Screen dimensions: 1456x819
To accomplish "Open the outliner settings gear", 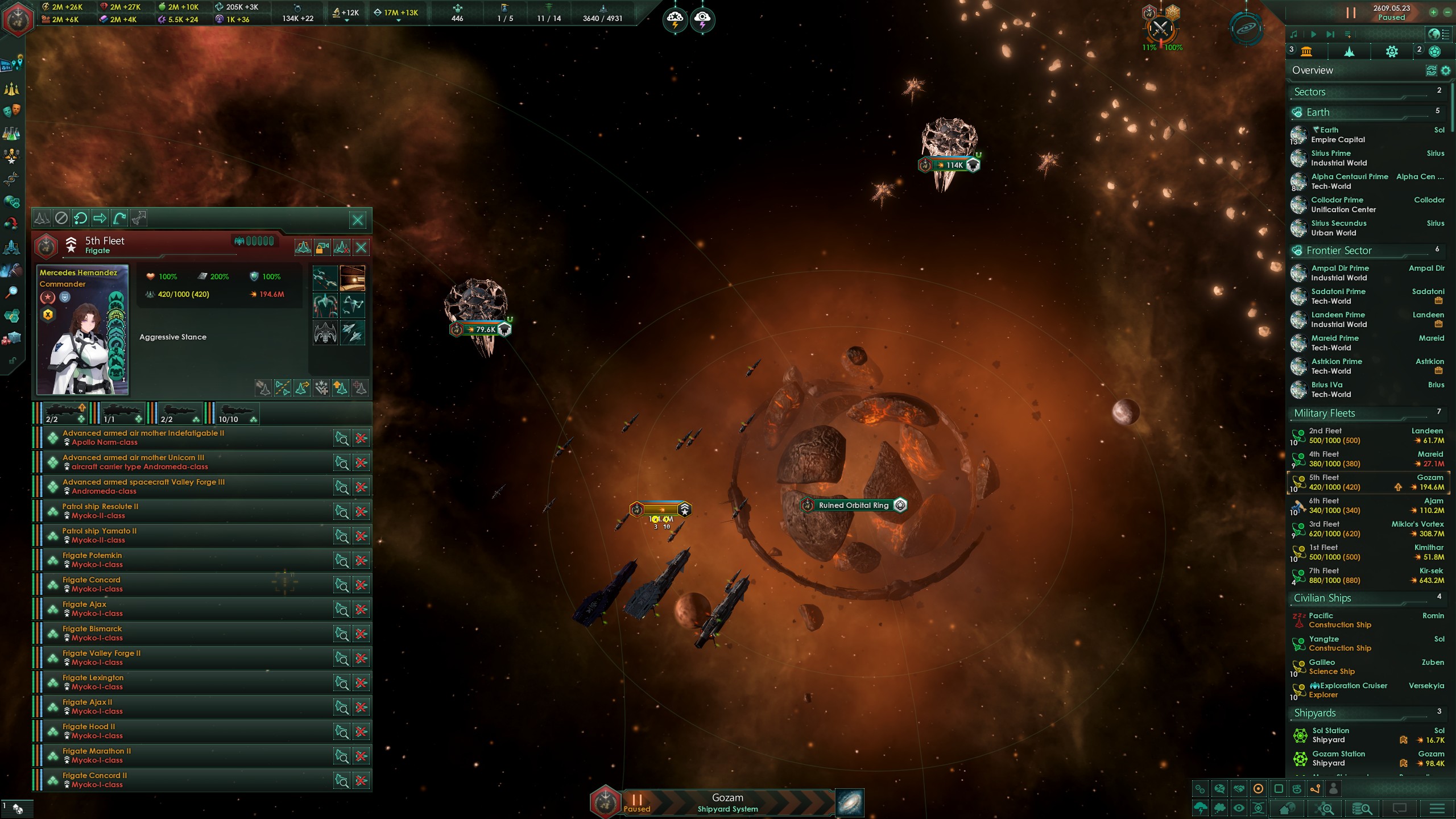I will tap(1446, 71).
